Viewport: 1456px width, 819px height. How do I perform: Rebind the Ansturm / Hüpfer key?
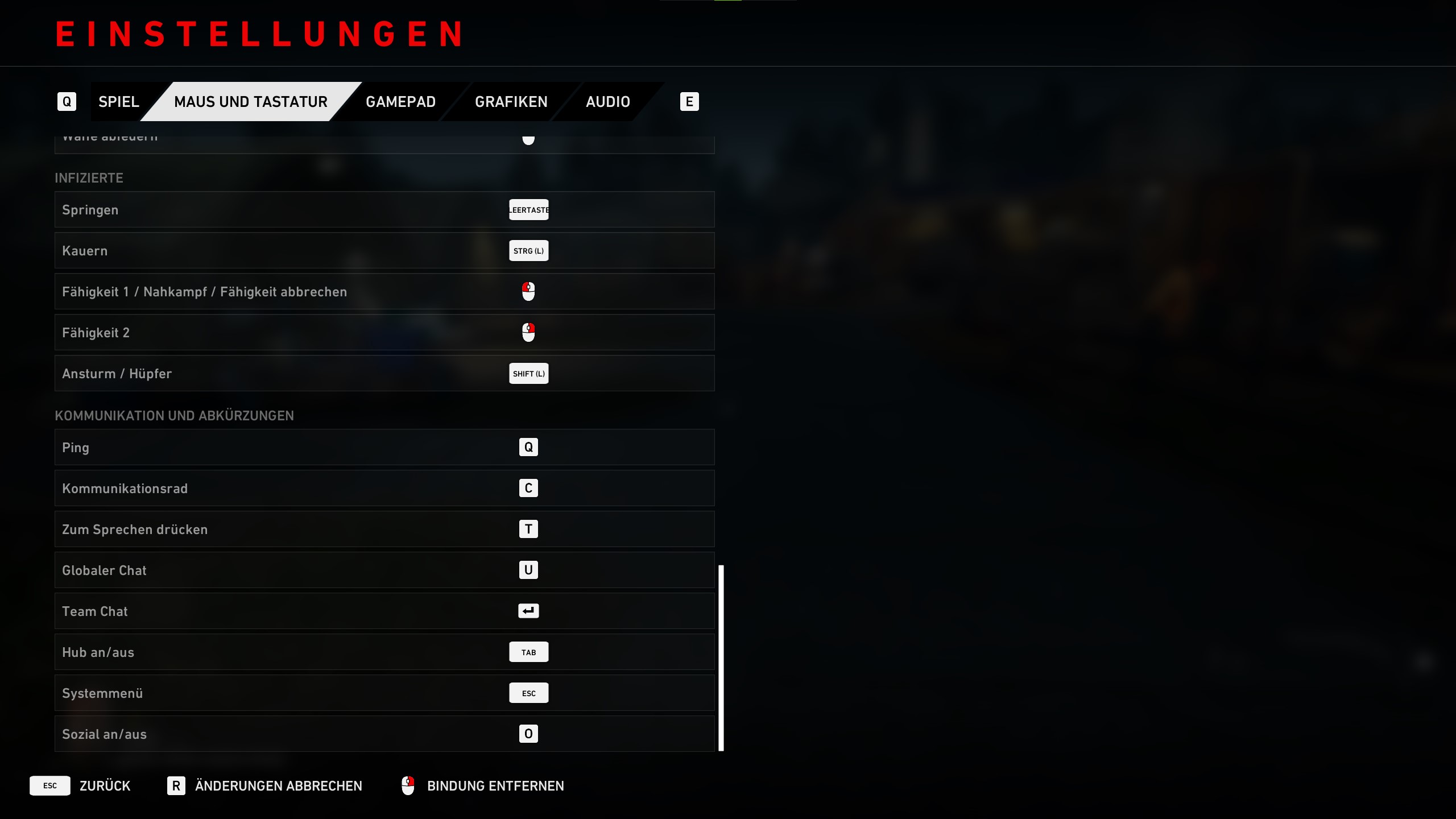pyautogui.click(x=528, y=374)
